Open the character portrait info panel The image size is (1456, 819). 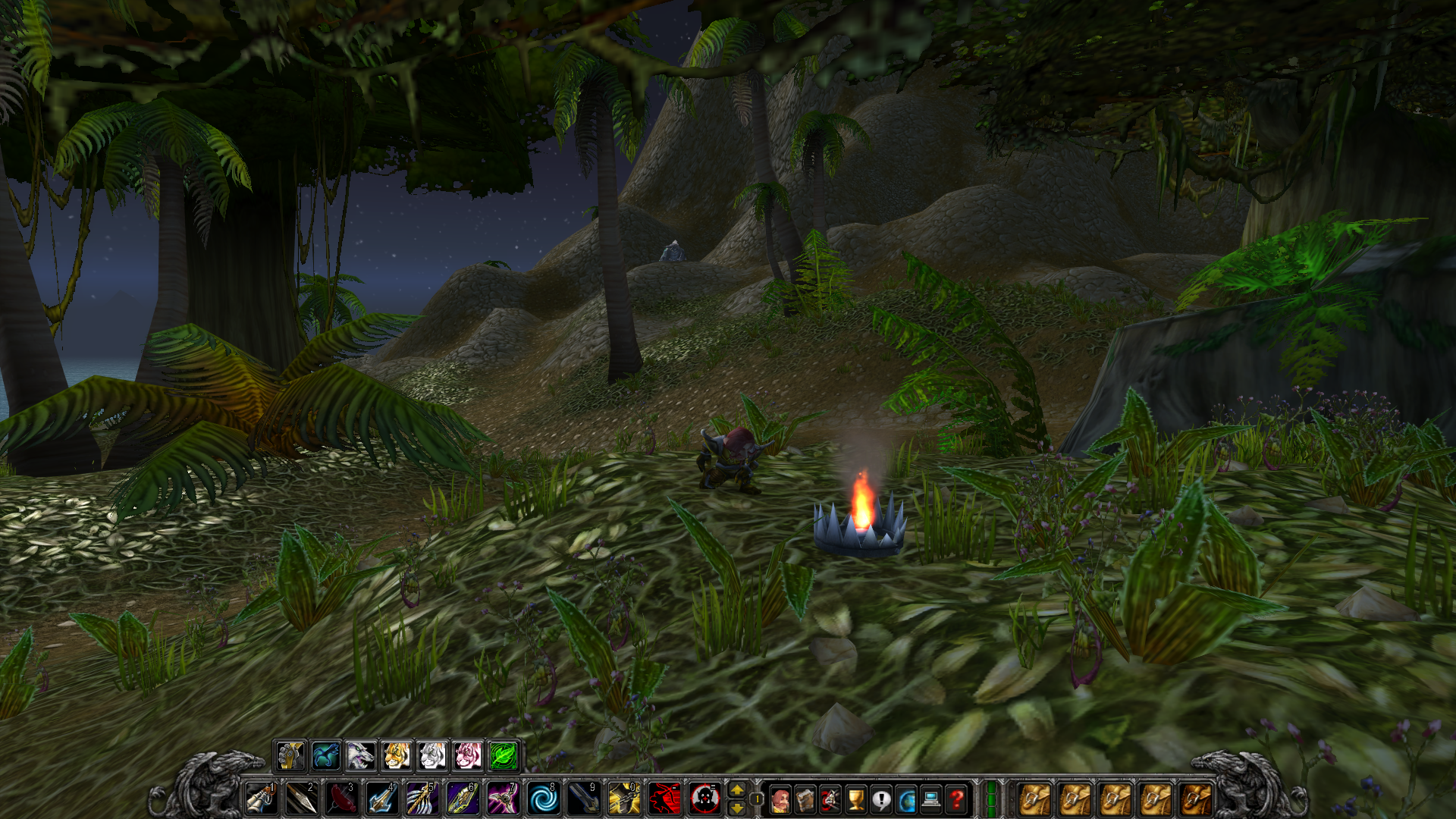(x=780, y=799)
